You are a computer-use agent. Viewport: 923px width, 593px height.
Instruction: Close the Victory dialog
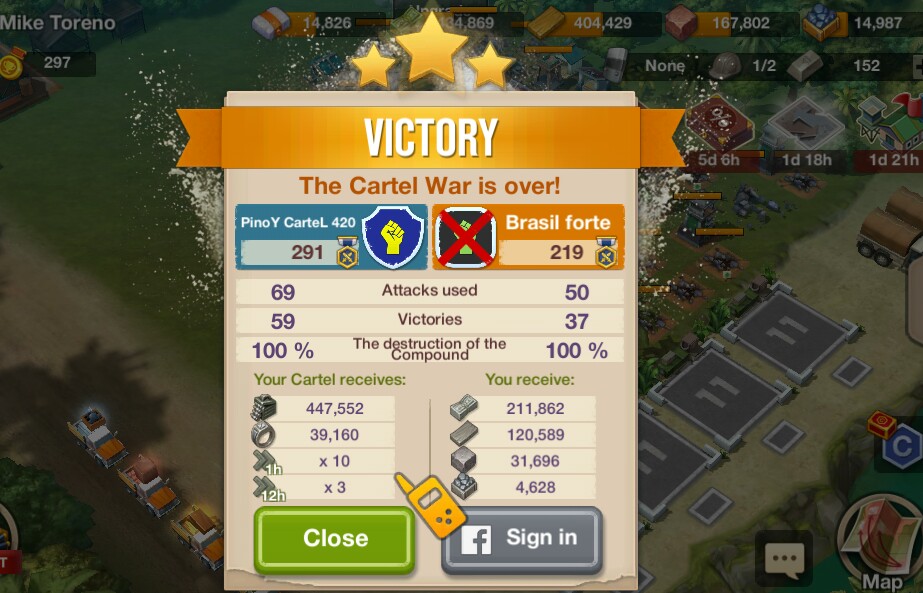(x=334, y=539)
